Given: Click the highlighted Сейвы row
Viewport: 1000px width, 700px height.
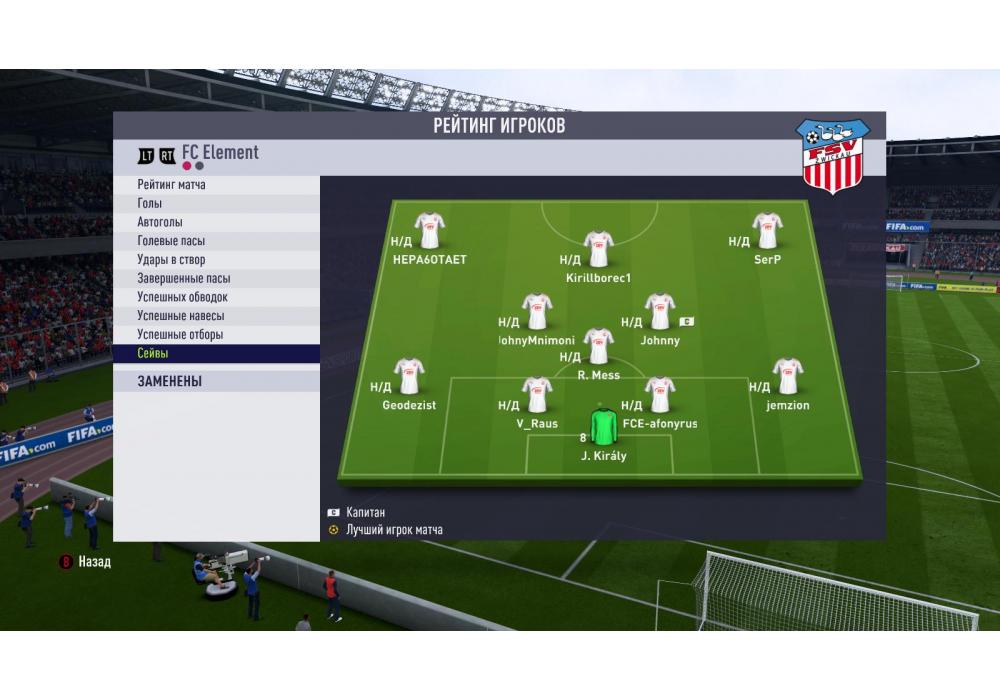Looking at the screenshot, I should (216, 354).
